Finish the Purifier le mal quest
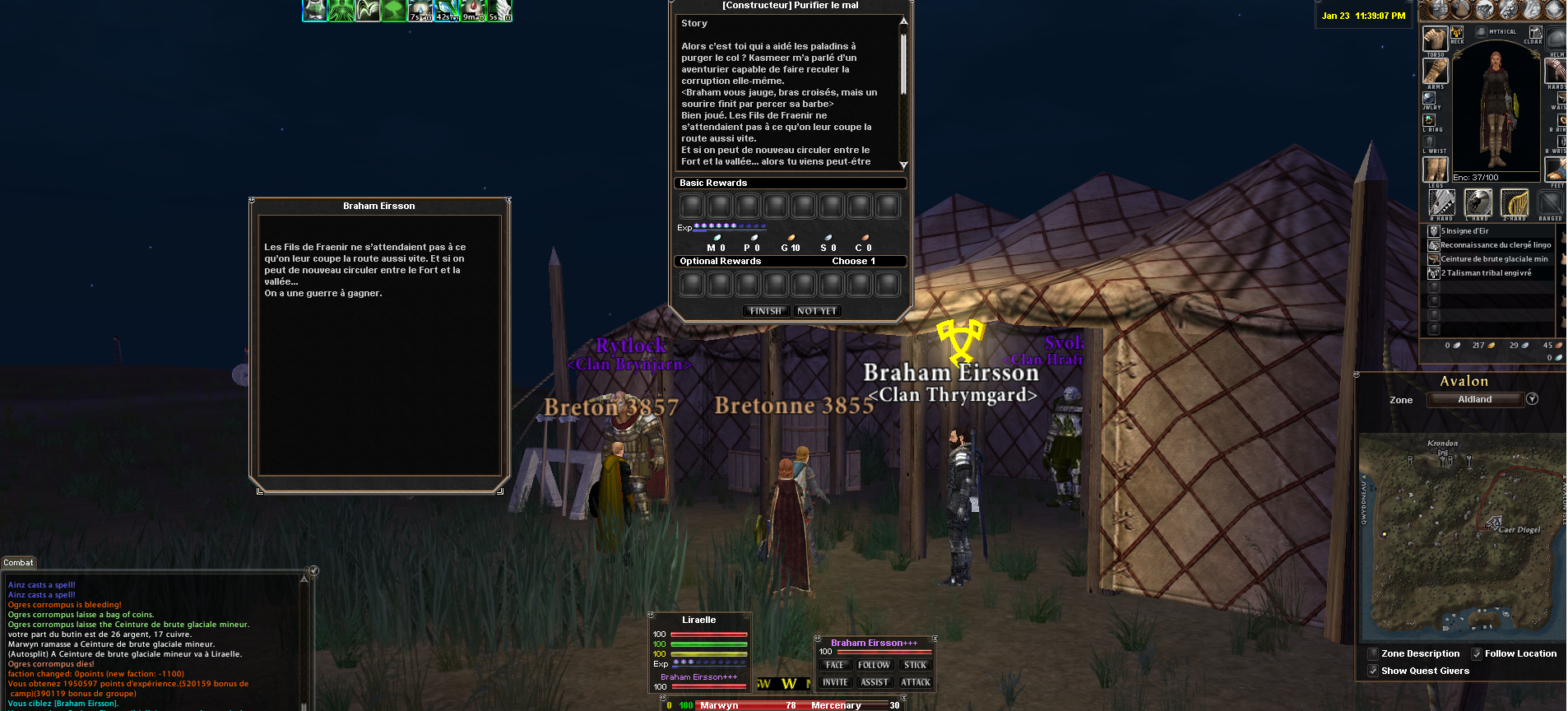1568x711 pixels. 765,311
